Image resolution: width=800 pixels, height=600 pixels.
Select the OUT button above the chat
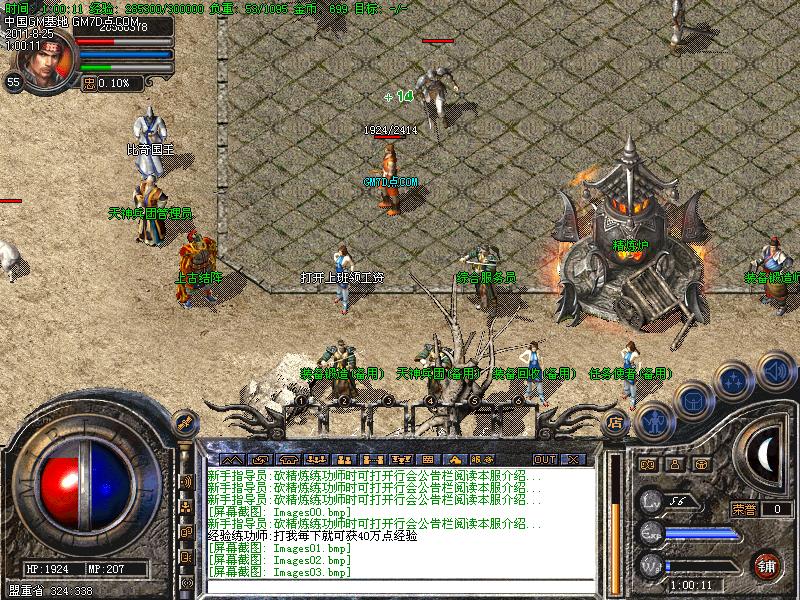545,459
